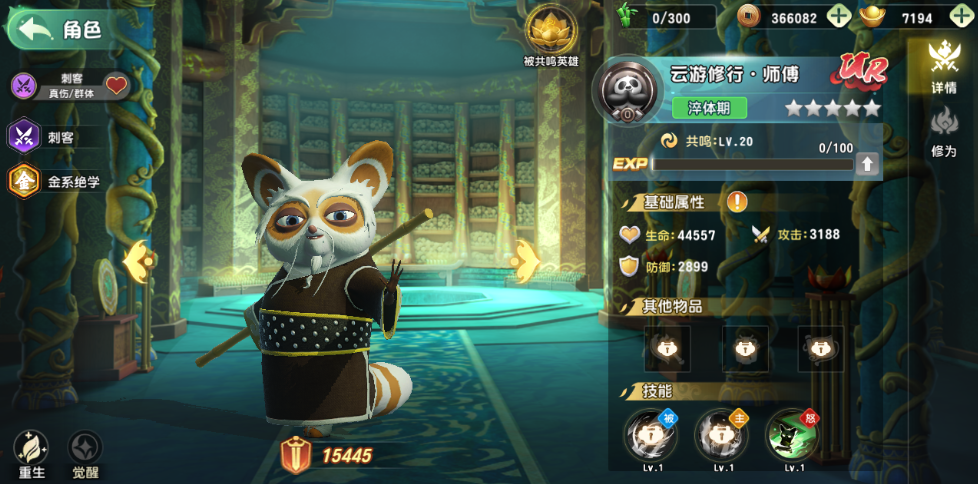This screenshot has height=484, width=978.
Task: Add more gold ingots with plus button
Action: (961, 17)
